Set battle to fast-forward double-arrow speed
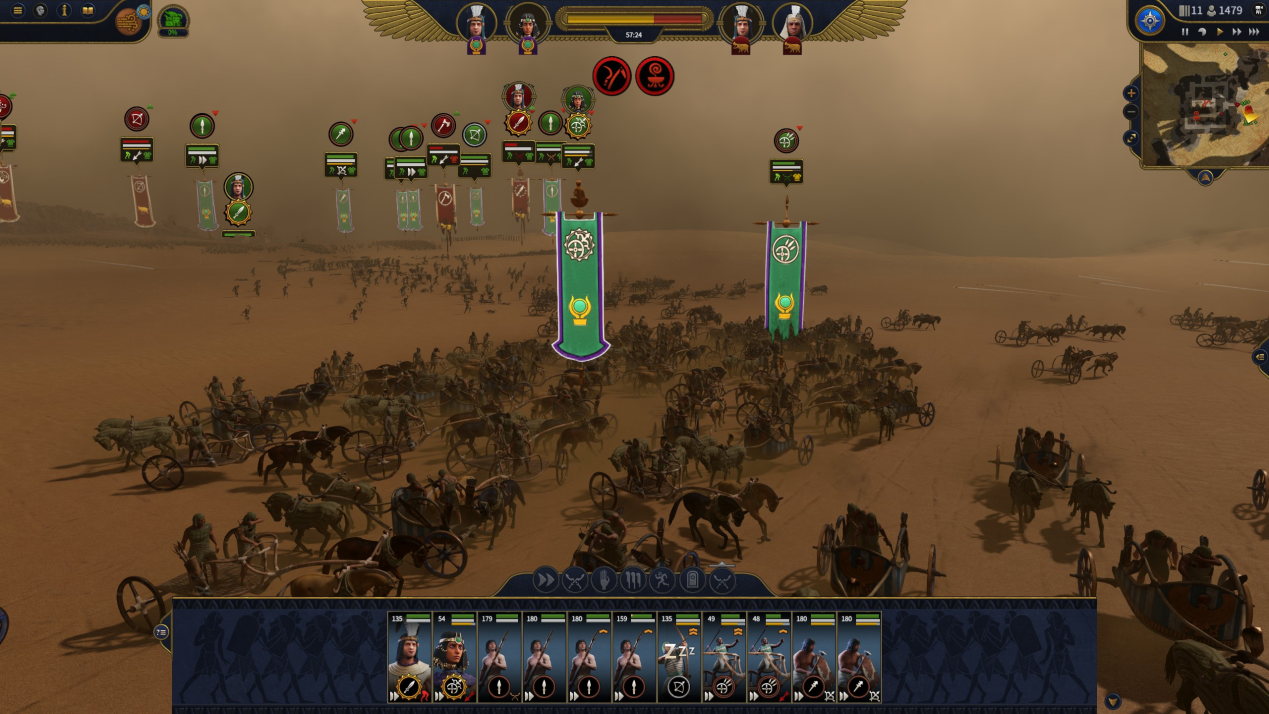Viewport: 1269px width, 714px height. (x=1236, y=32)
